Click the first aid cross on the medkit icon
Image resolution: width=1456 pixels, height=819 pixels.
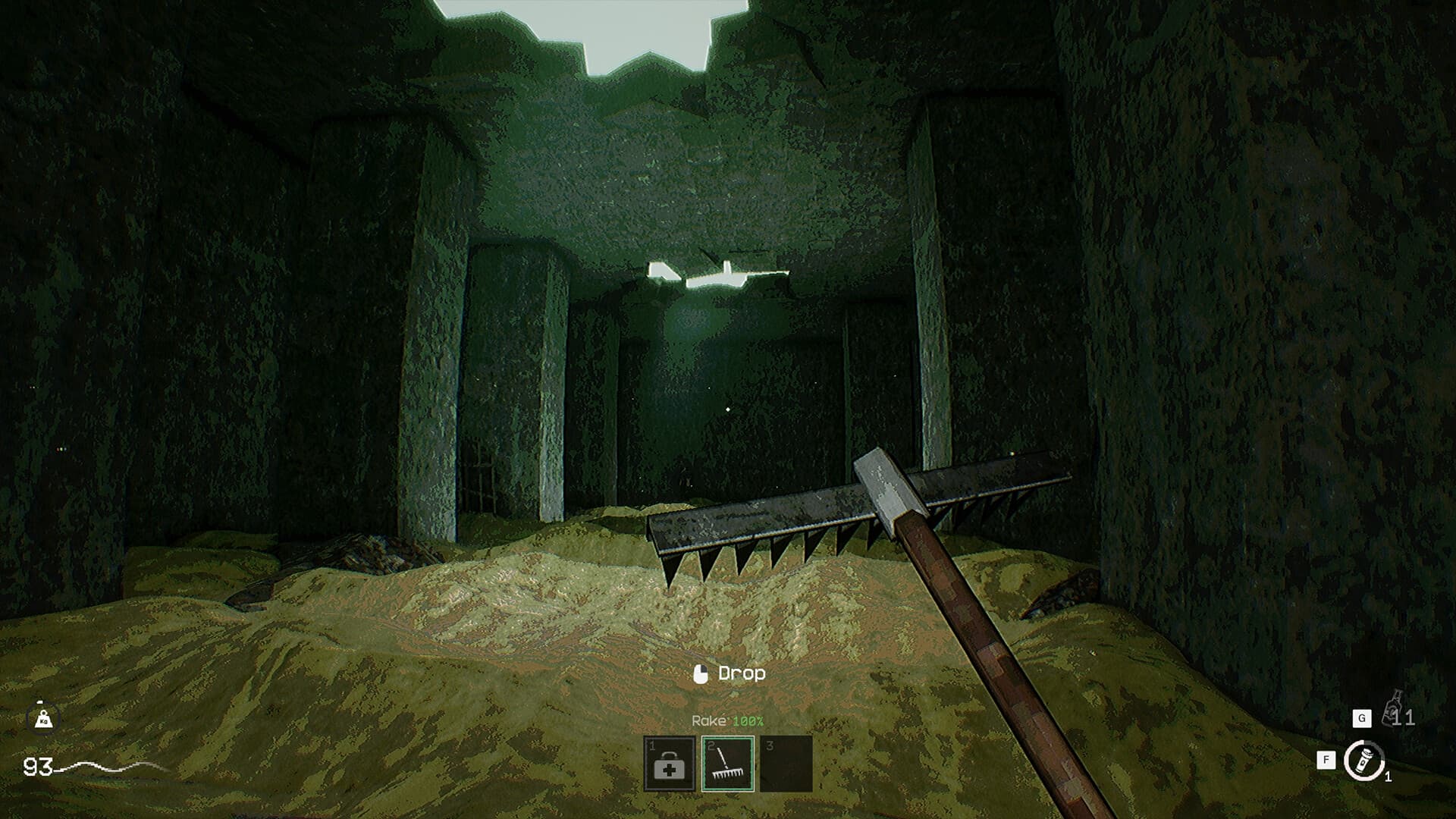click(671, 772)
